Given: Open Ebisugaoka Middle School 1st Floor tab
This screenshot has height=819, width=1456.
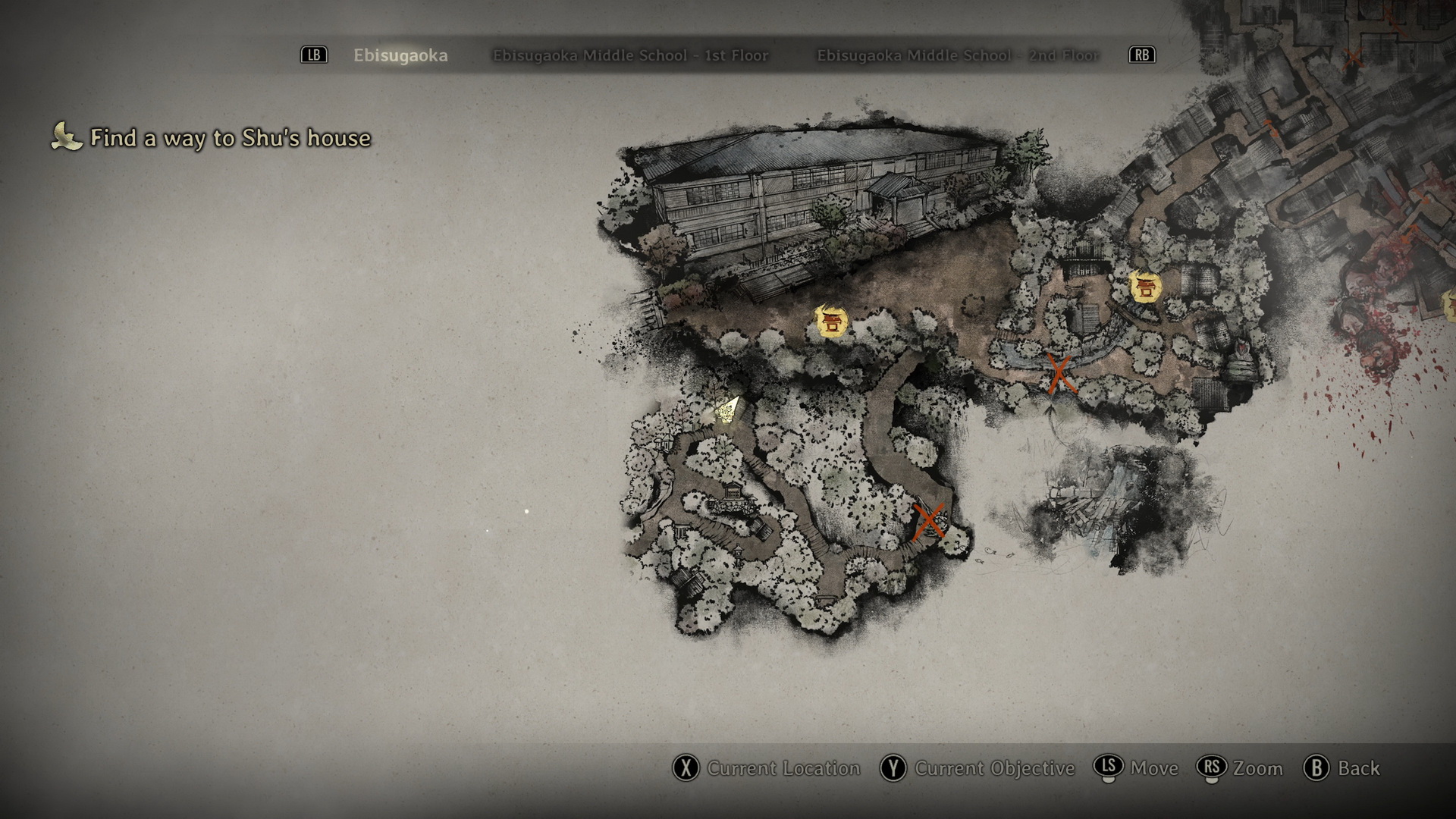Looking at the screenshot, I should click(x=630, y=55).
